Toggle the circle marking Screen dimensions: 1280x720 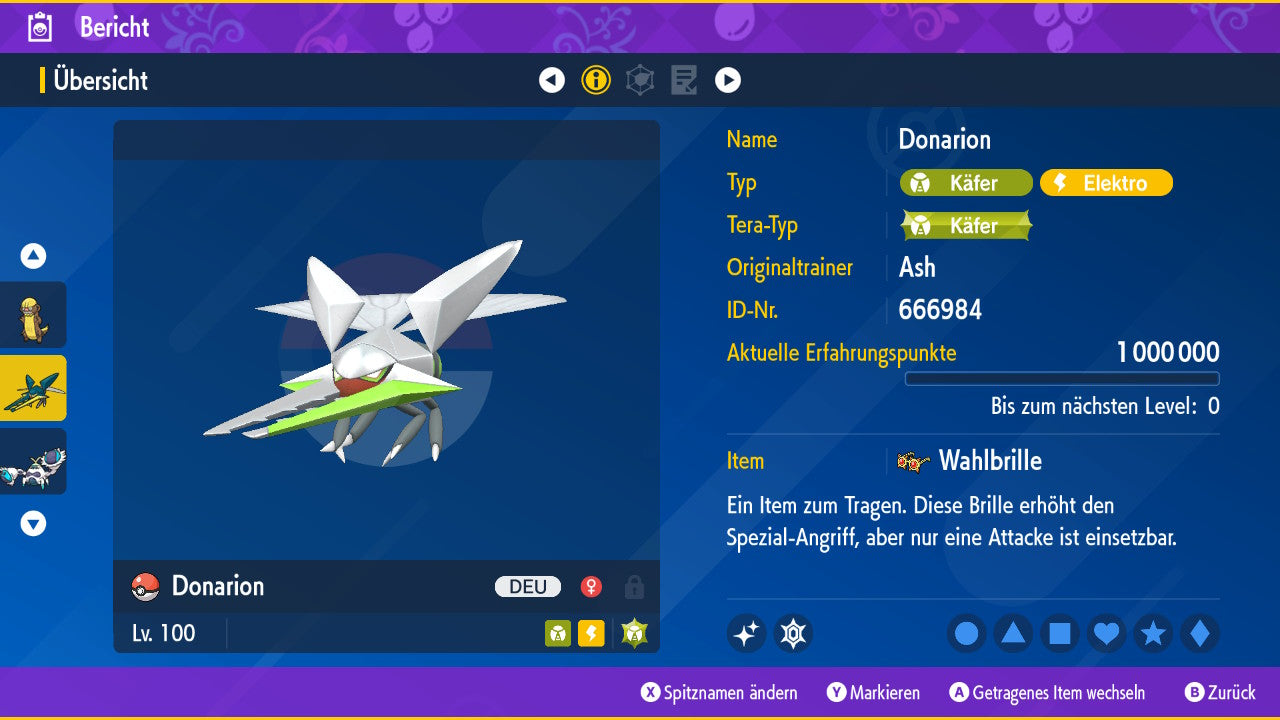[x=967, y=633]
